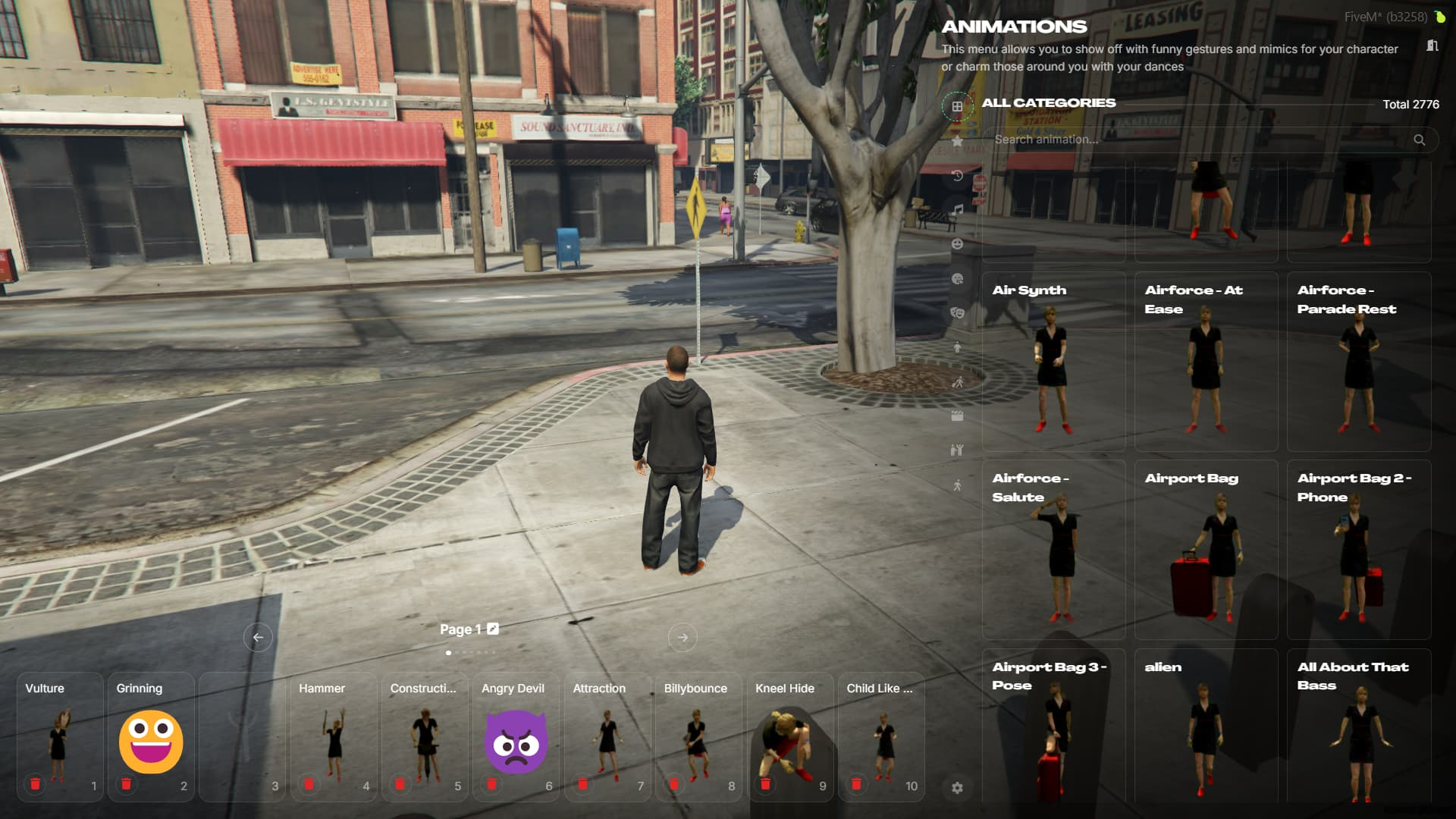This screenshot has width=1456, height=819.
Task: Play the Airforce - Parade Rest animation
Action: (1358, 362)
